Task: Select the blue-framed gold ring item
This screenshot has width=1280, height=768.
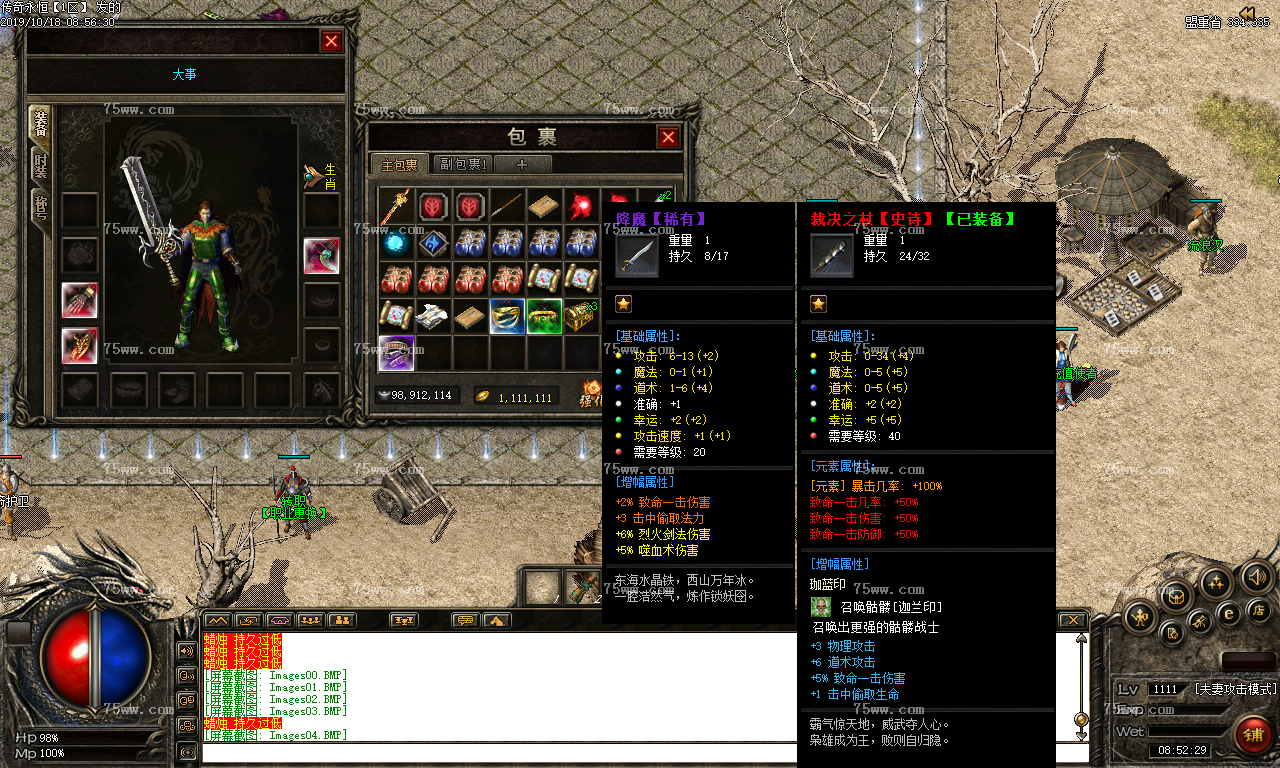Action: pos(507,316)
